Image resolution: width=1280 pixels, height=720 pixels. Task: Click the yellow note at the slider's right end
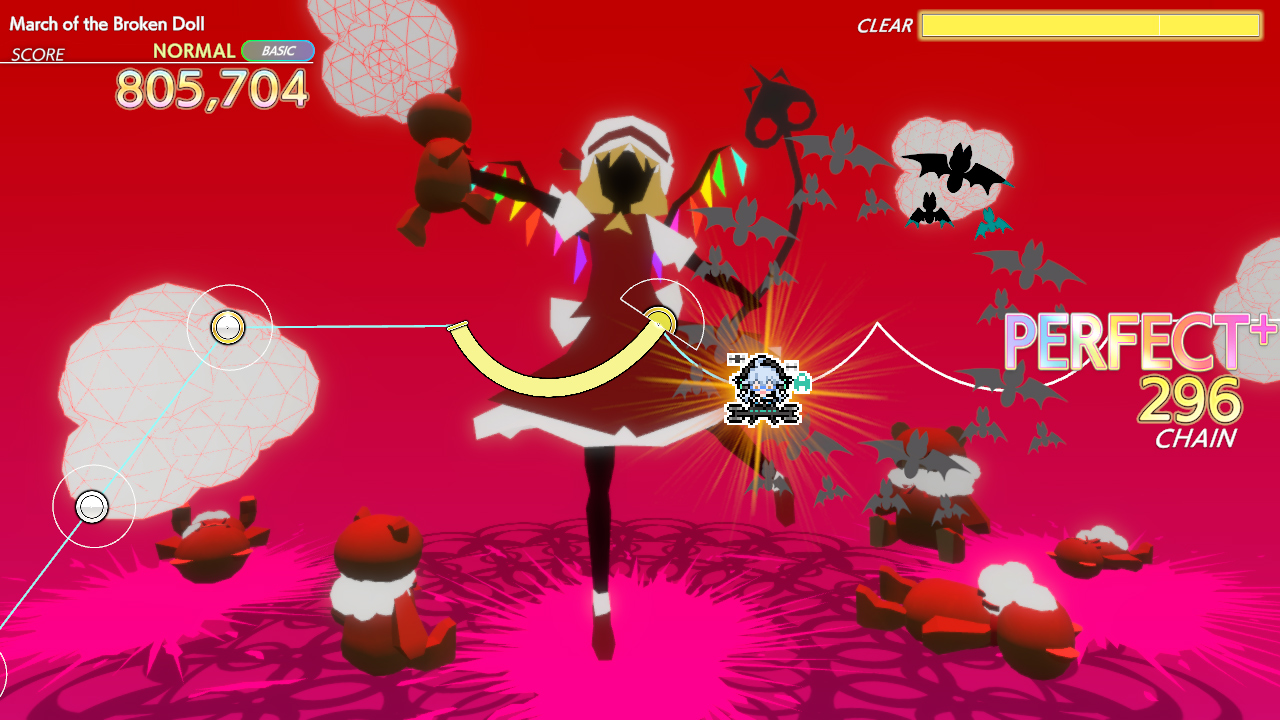coord(661,320)
